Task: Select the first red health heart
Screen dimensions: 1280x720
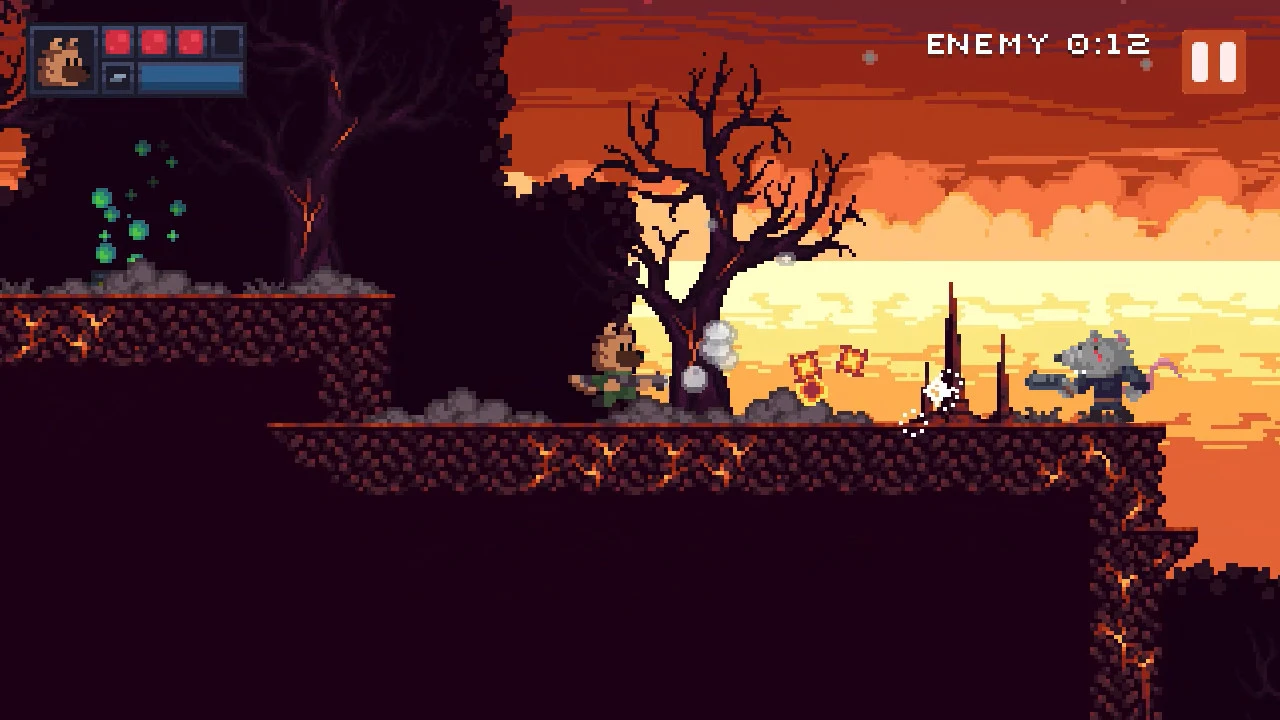Action: click(120, 42)
